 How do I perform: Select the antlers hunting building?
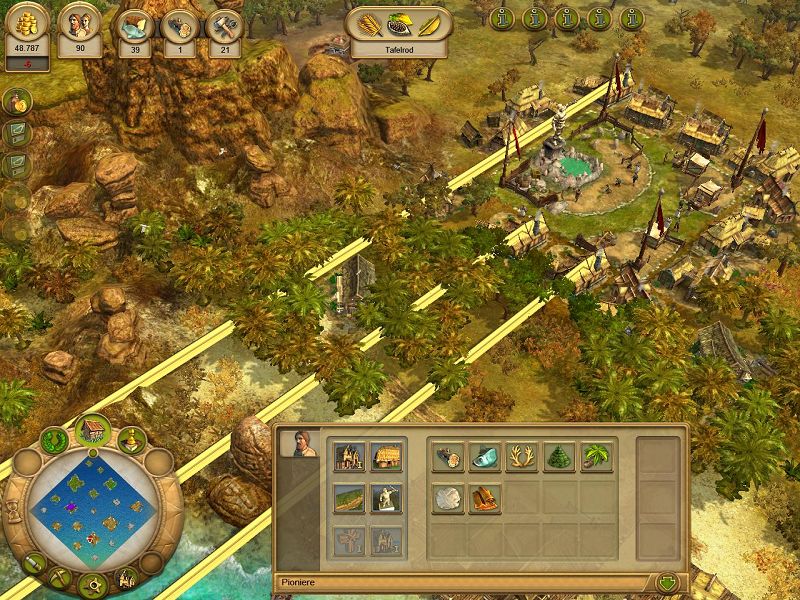[521, 457]
